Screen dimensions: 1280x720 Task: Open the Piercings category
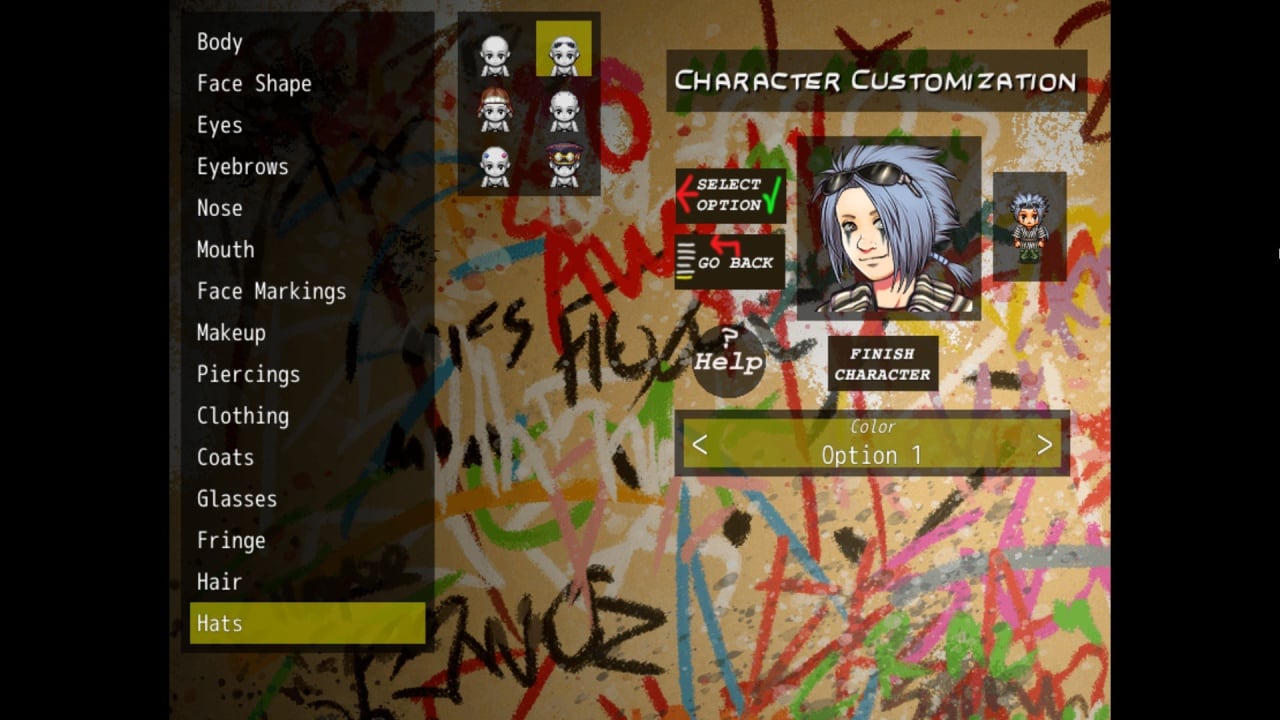[248, 374]
